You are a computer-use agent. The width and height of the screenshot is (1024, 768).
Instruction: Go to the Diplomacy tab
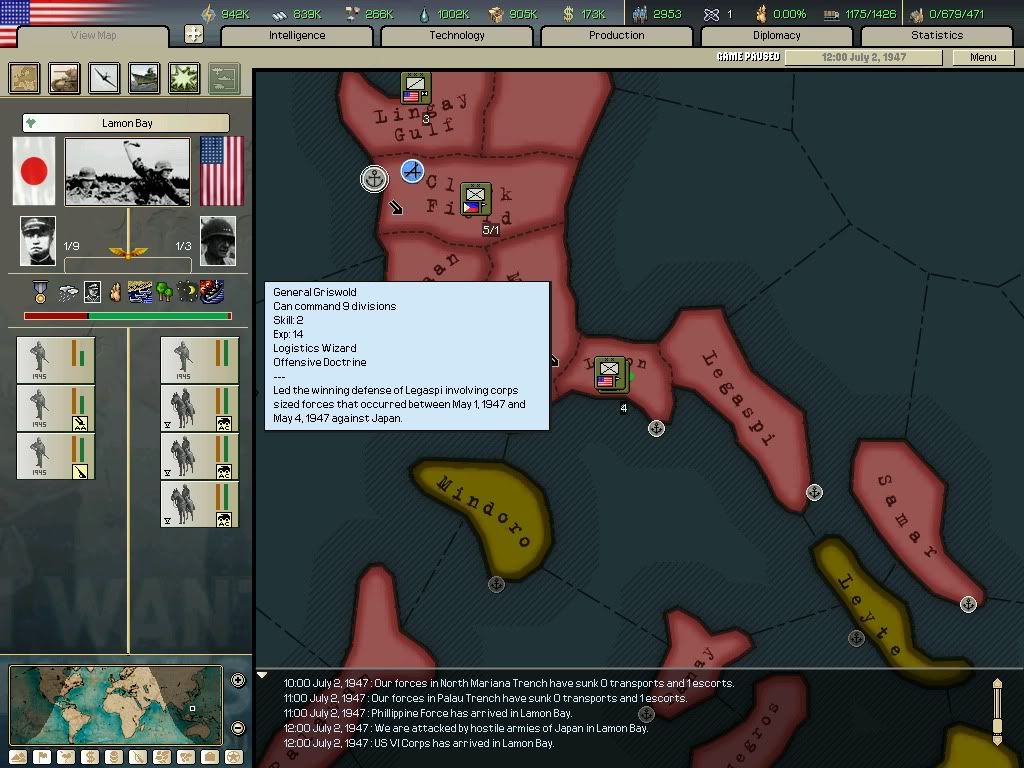[777, 35]
